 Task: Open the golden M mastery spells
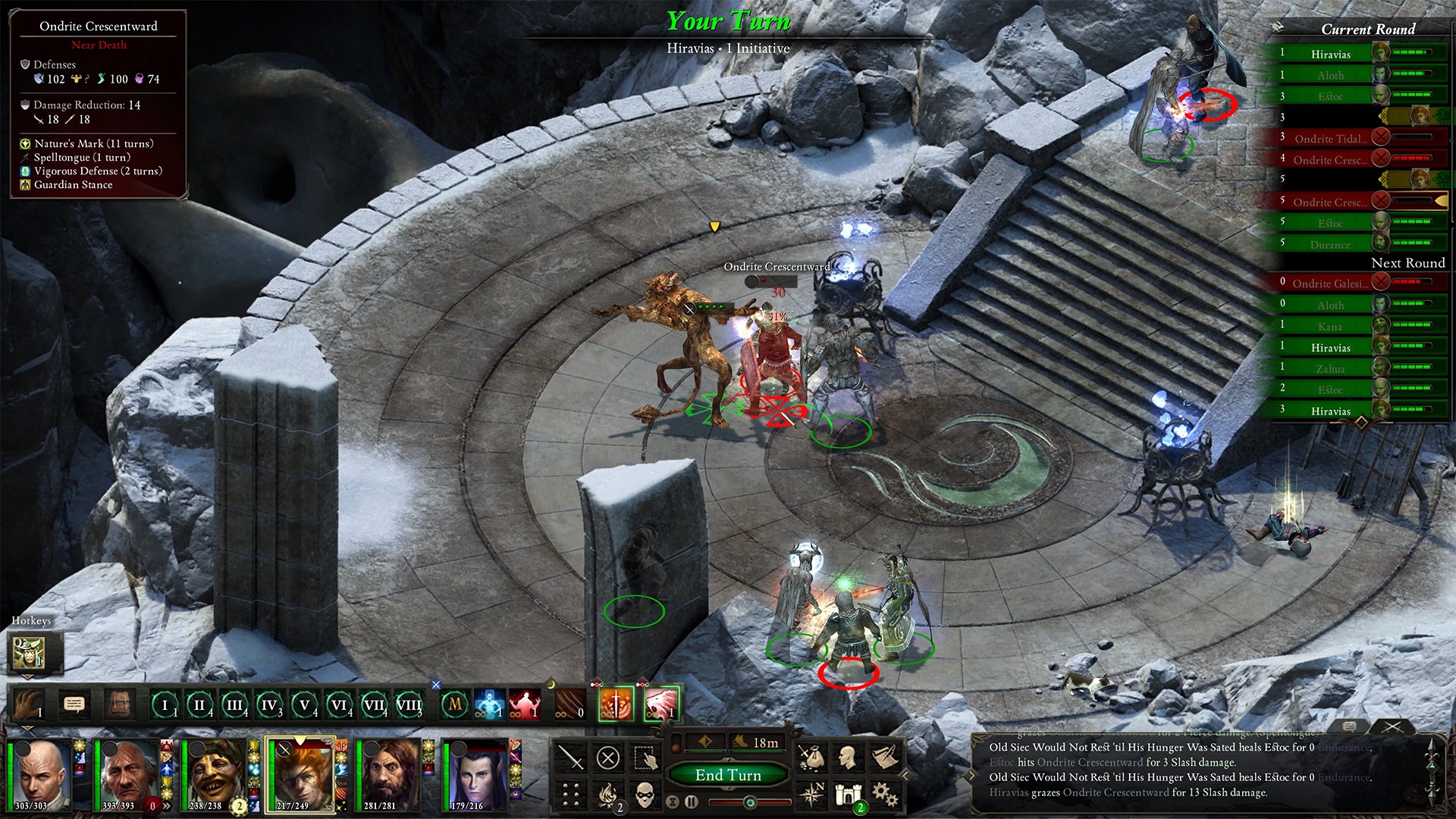point(455,704)
